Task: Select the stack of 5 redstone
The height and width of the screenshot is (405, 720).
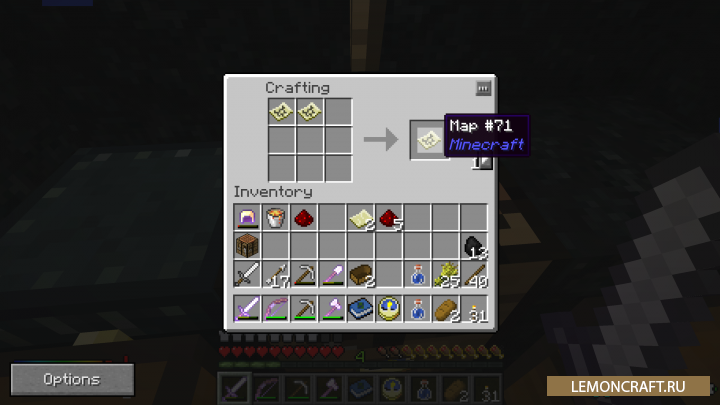Action: coord(388,217)
